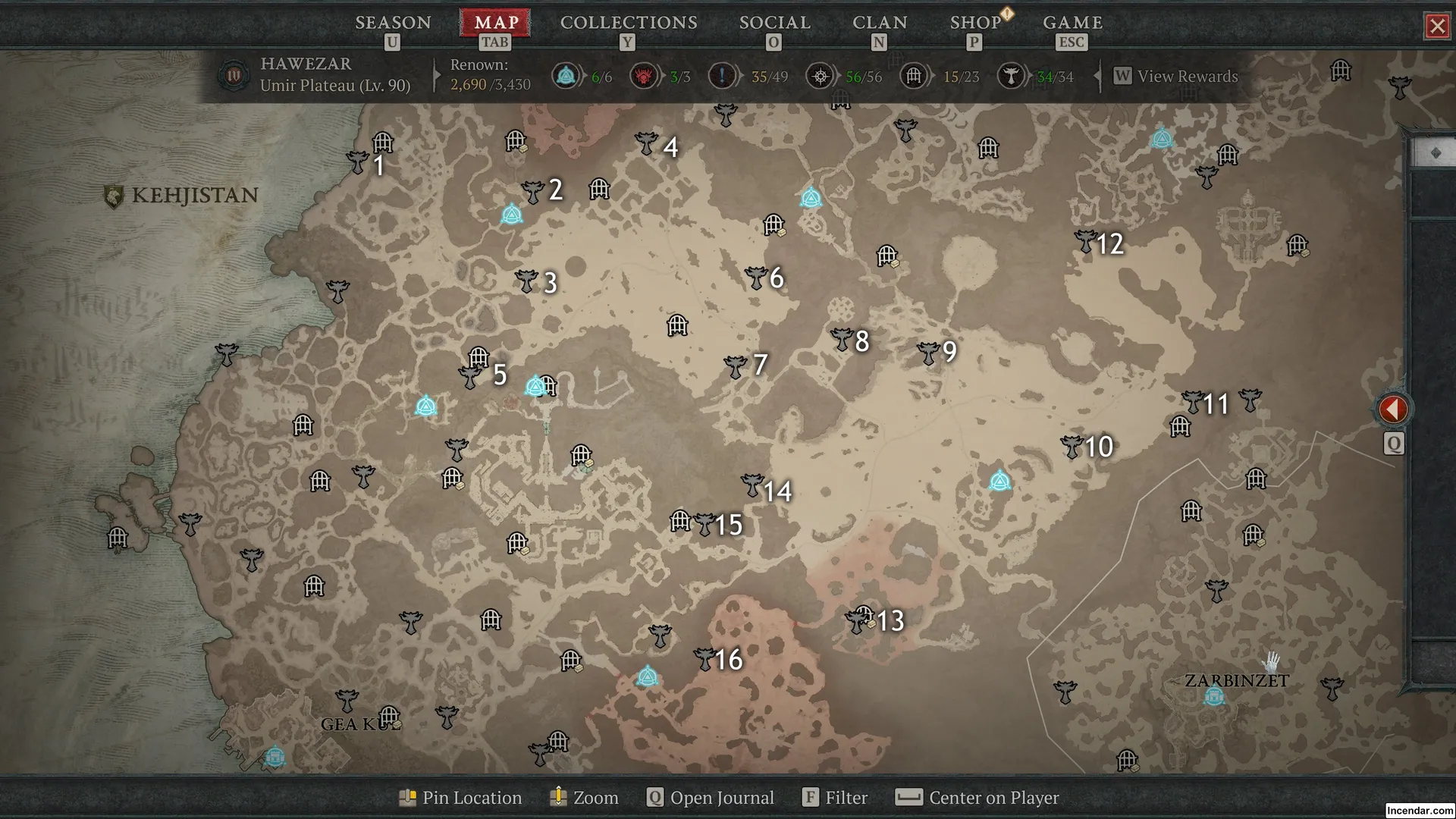
Task: Select the Altar of Lilith marker numbered 16
Action: point(704,658)
